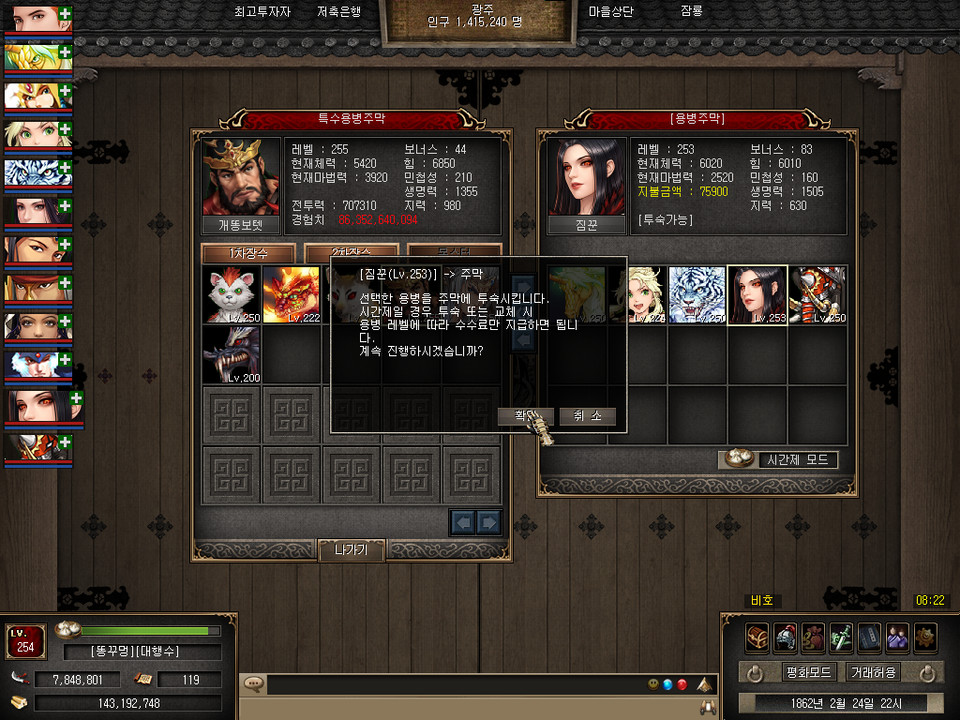Toggle 거래허용 (allow trade)

(x=873, y=672)
